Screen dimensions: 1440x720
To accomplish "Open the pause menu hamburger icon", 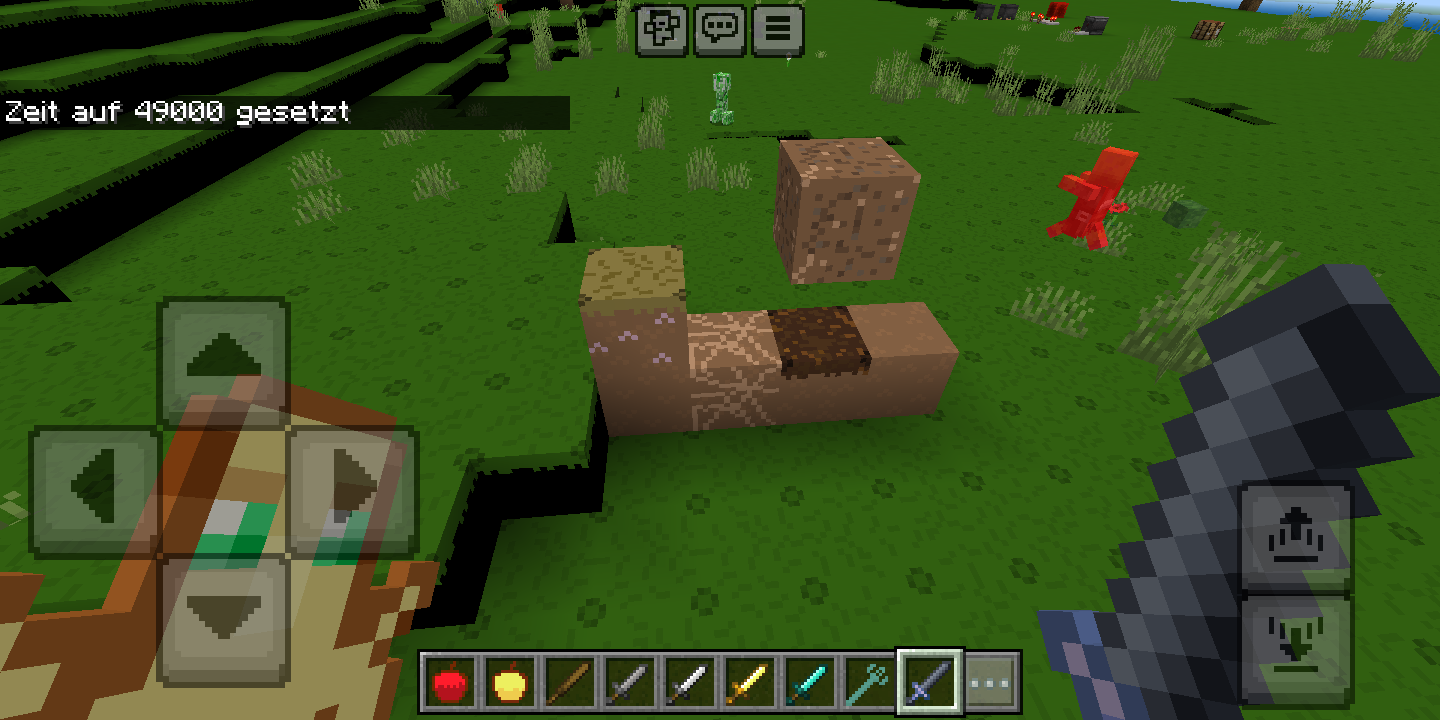I will pyautogui.click(x=776, y=29).
